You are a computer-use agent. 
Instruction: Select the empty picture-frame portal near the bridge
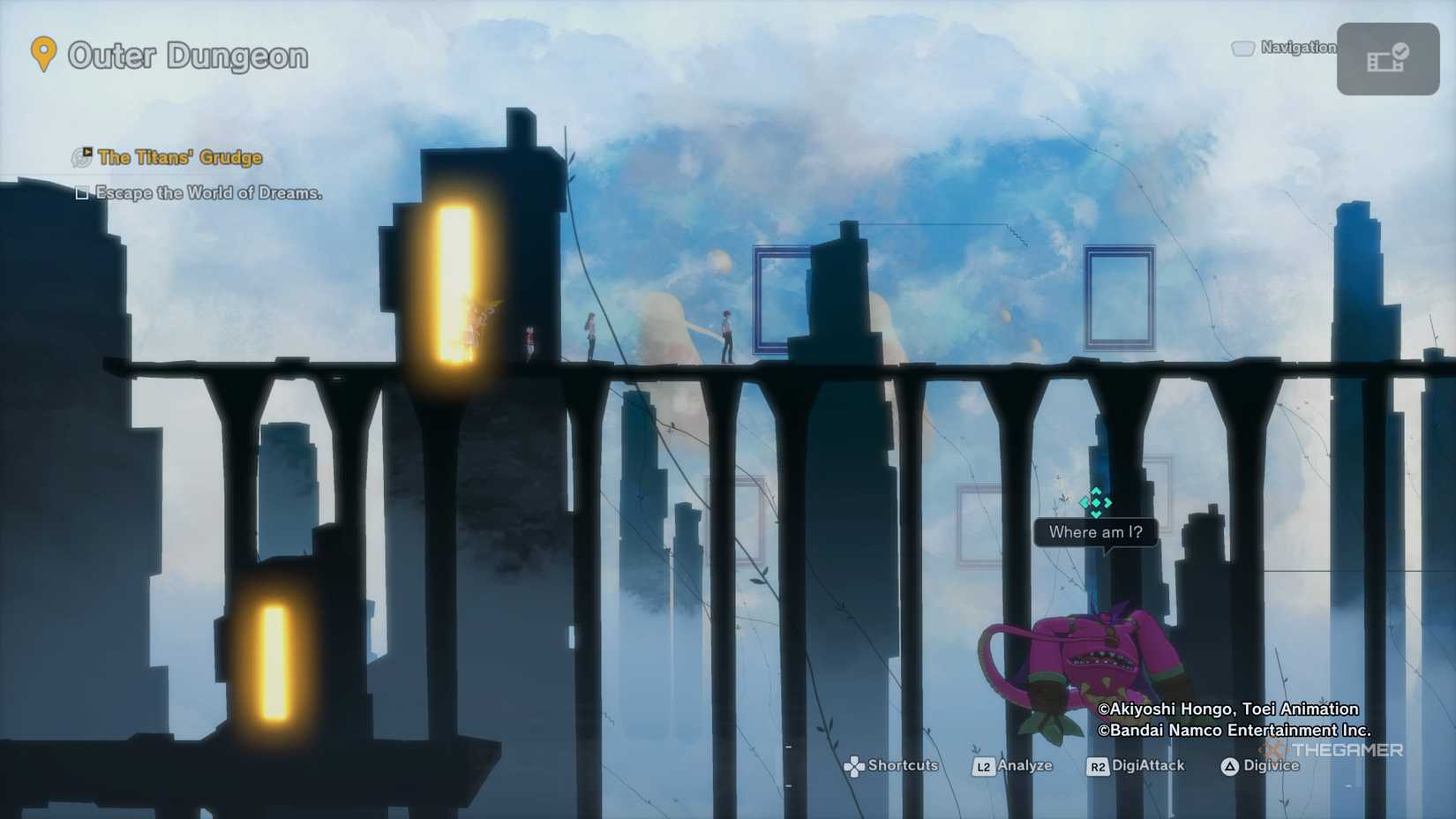click(x=783, y=297)
